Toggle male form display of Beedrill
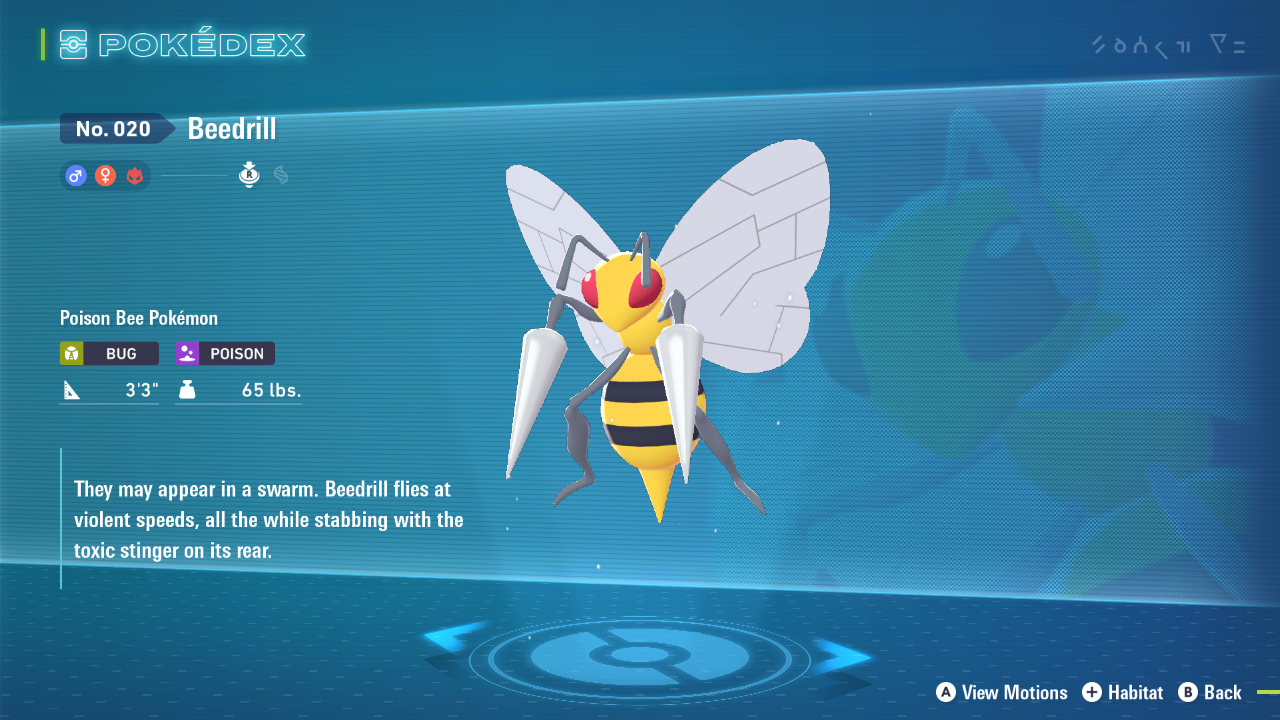The image size is (1280, 720). click(x=75, y=175)
